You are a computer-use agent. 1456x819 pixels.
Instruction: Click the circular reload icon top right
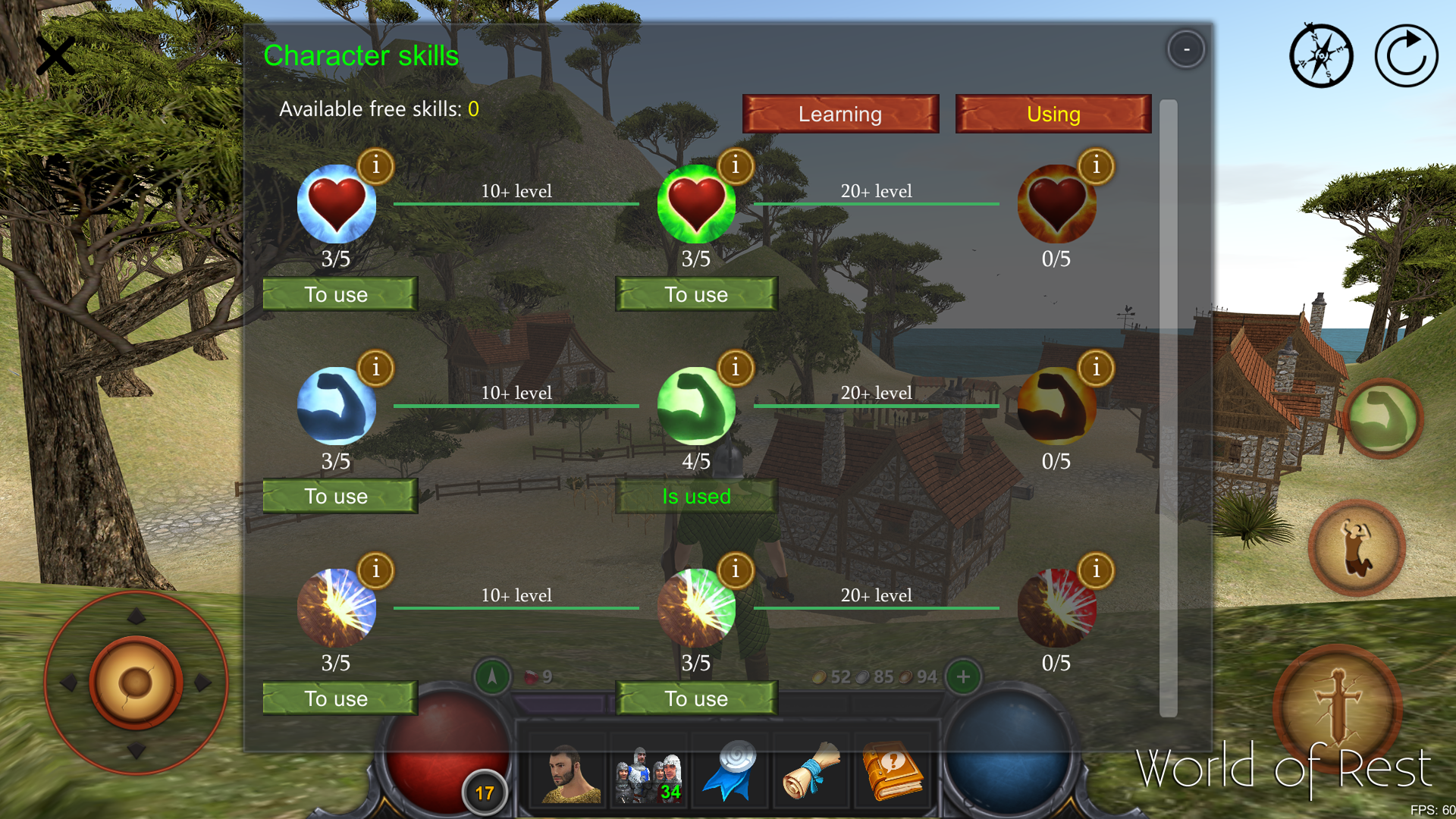click(1405, 55)
